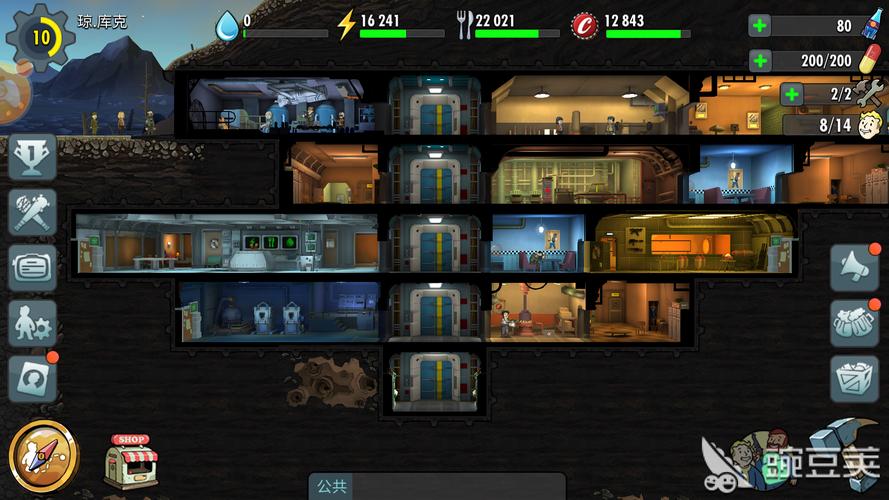Open the spiked bat and wrench menu

tap(32, 212)
